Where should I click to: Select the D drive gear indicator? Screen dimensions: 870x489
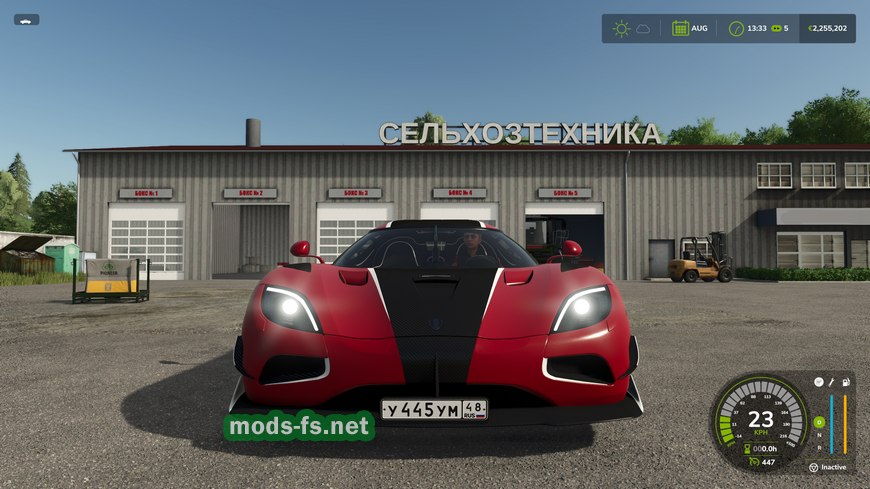[x=818, y=421]
